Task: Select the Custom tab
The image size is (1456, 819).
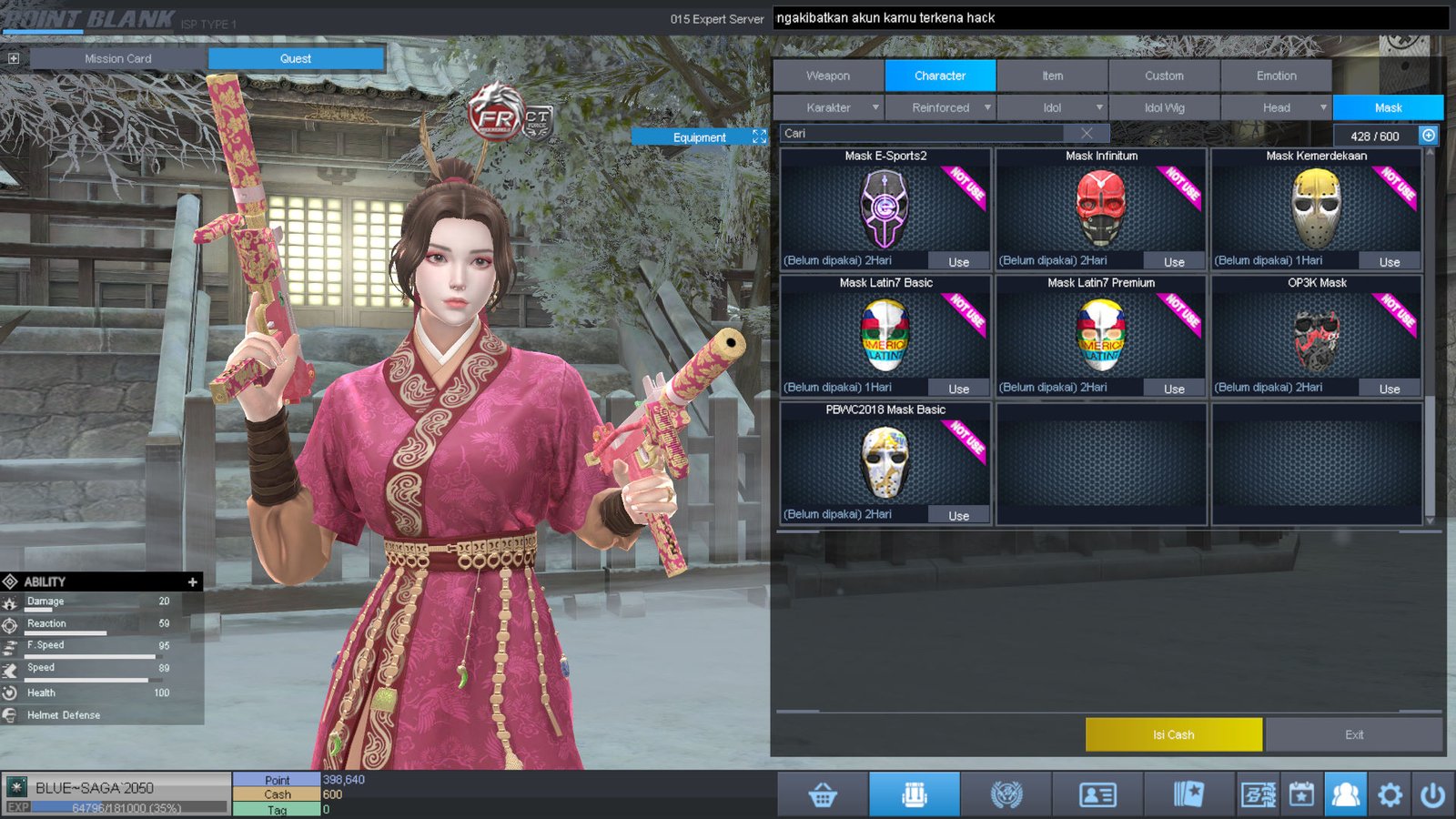Action: tap(1164, 76)
